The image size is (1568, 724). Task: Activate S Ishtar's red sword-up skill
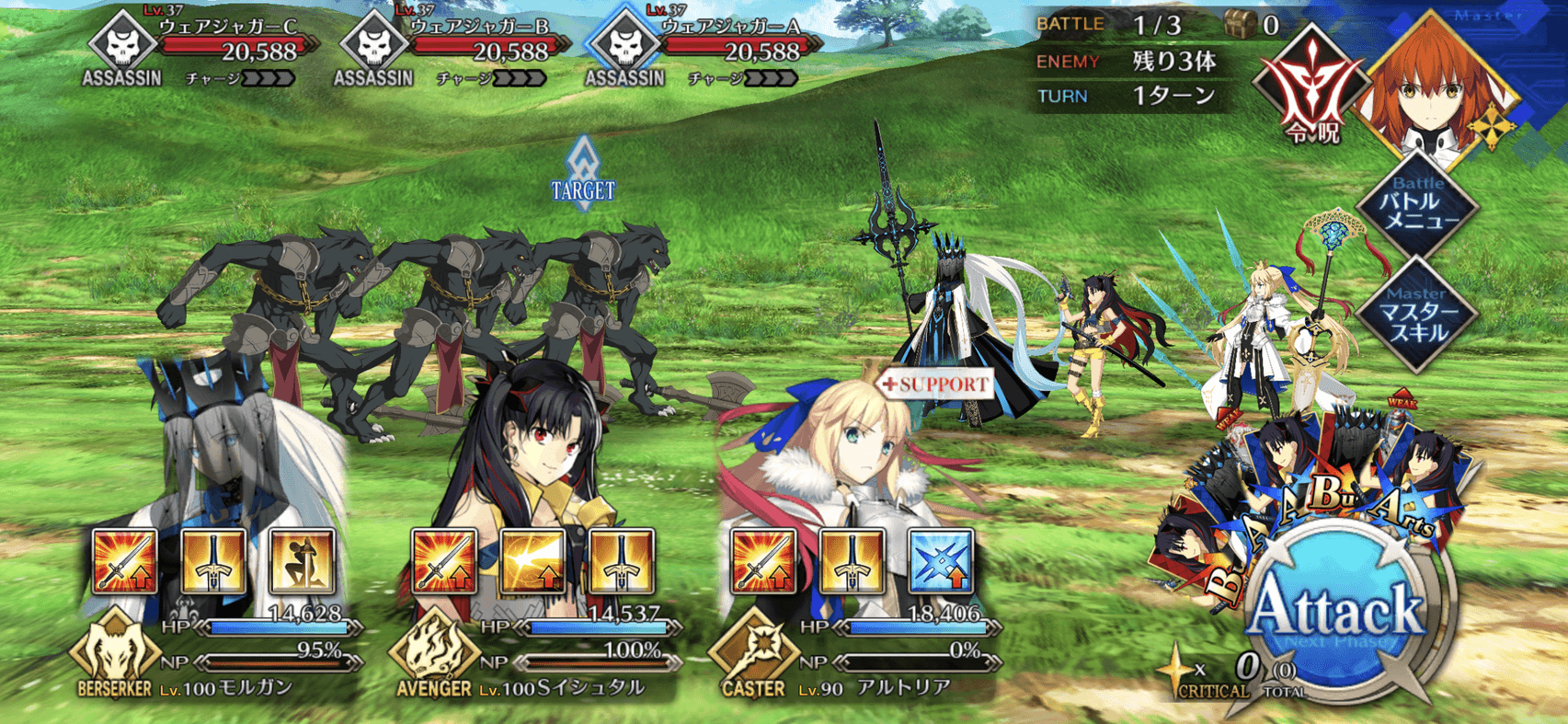(x=444, y=561)
